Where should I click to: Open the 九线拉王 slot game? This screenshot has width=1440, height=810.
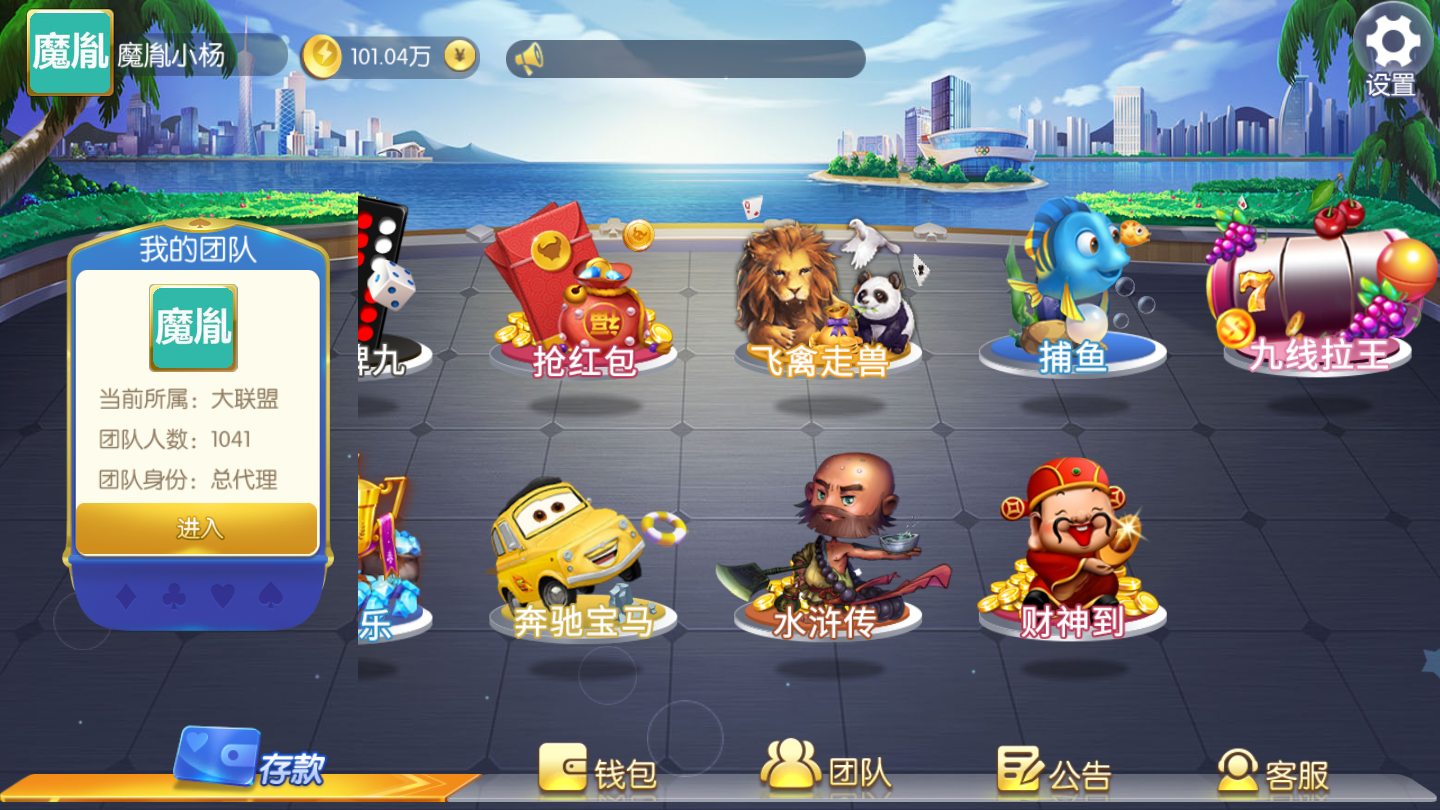tap(1318, 290)
